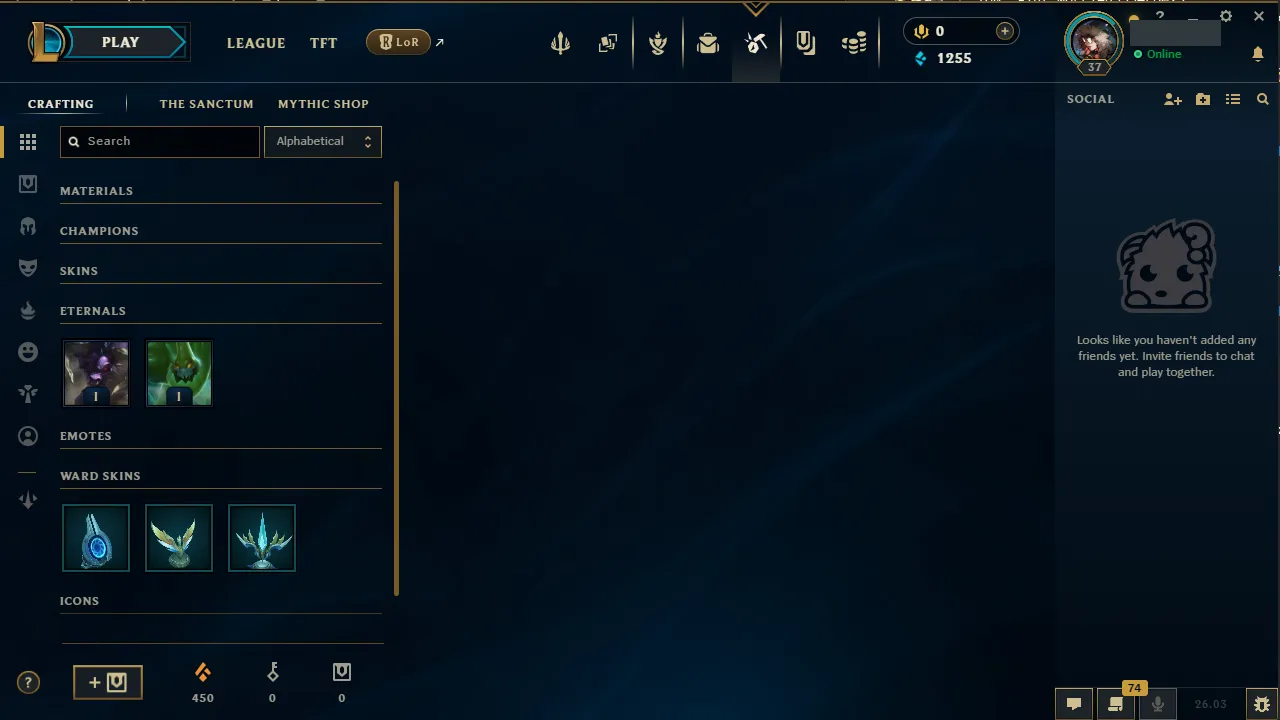This screenshot has width=1280, height=720.
Task: Collapse the ETERNALS section
Action: click(x=93, y=311)
